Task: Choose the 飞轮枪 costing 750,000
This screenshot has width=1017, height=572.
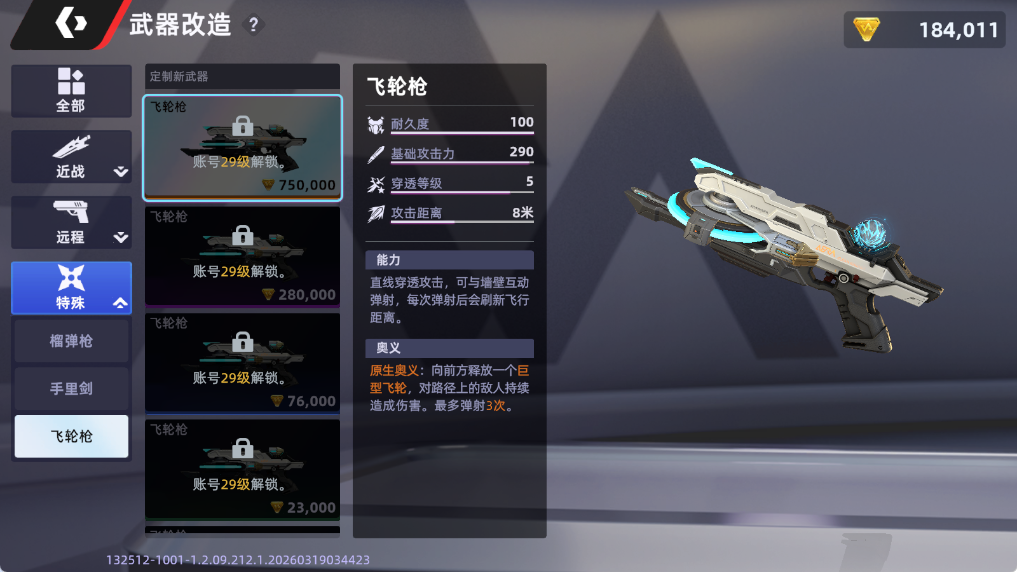Action: tap(242, 147)
